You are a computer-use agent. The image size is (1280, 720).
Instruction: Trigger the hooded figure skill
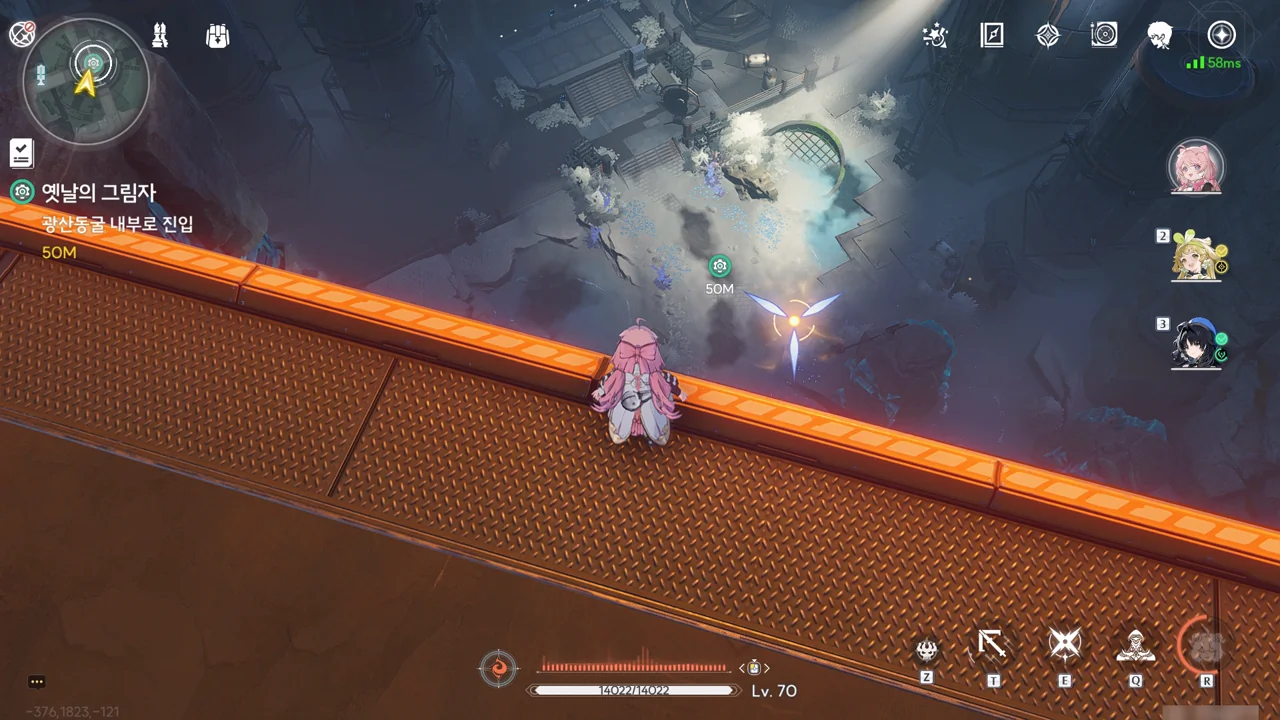(x=1135, y=647)
